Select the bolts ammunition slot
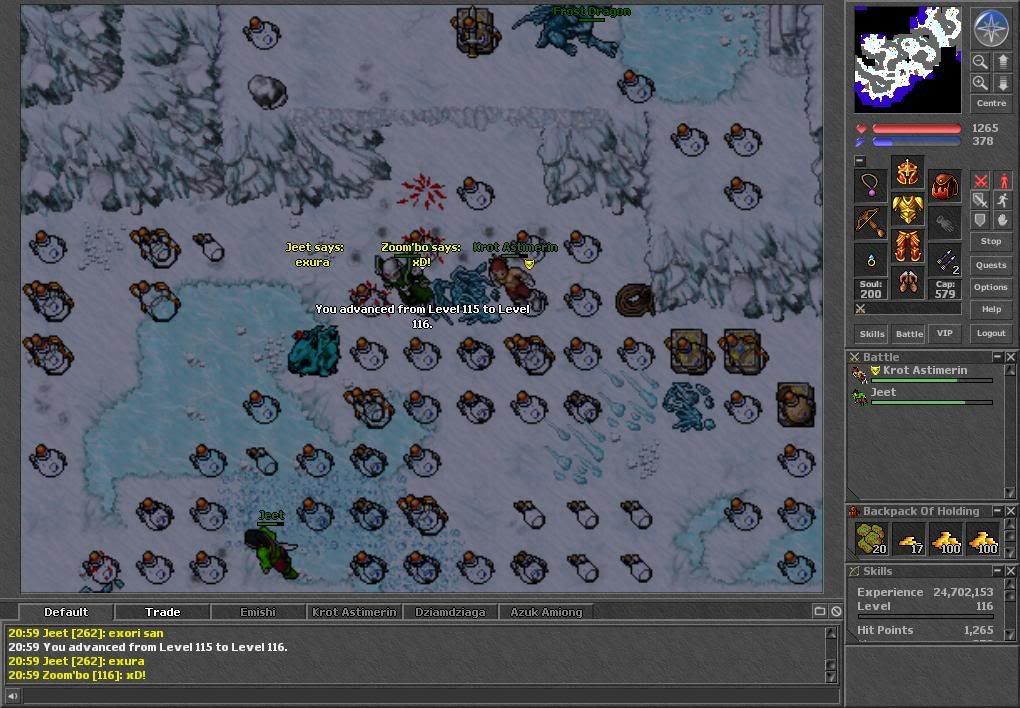 coord(944,260)
